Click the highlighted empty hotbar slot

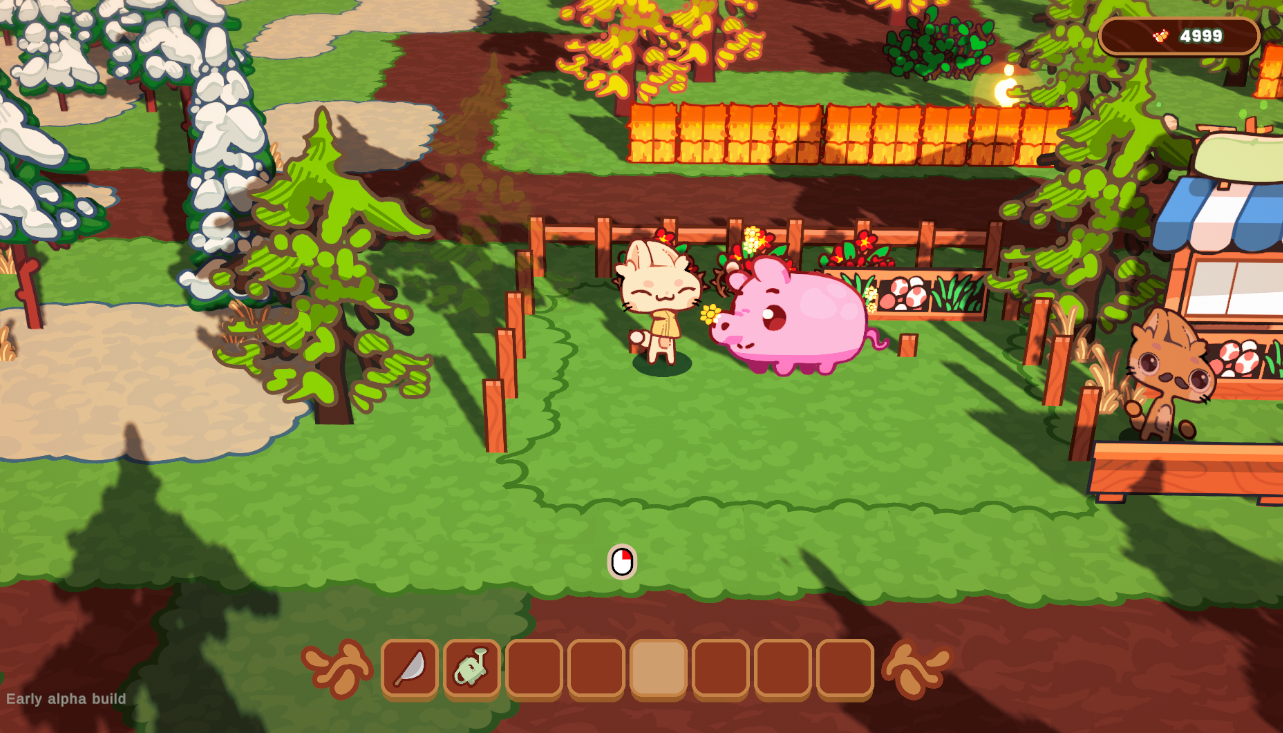[x=658, y=668]
